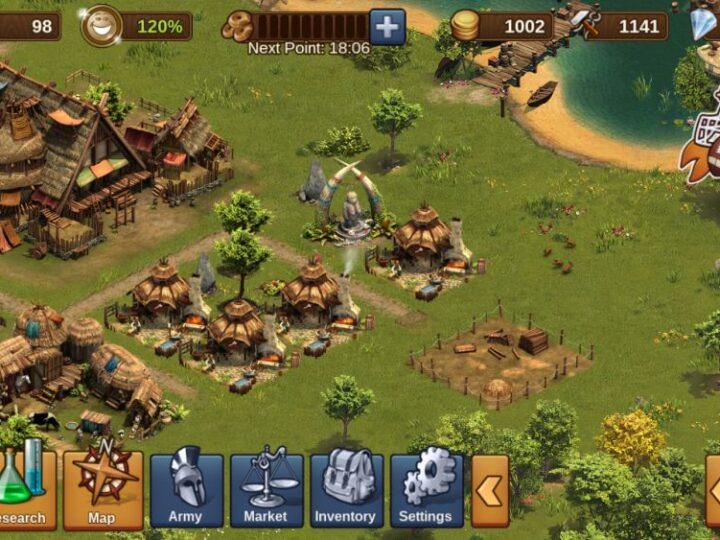This screenshot has height=540, width=720.
Task: Open the Research menu
Action: [24, 489]
